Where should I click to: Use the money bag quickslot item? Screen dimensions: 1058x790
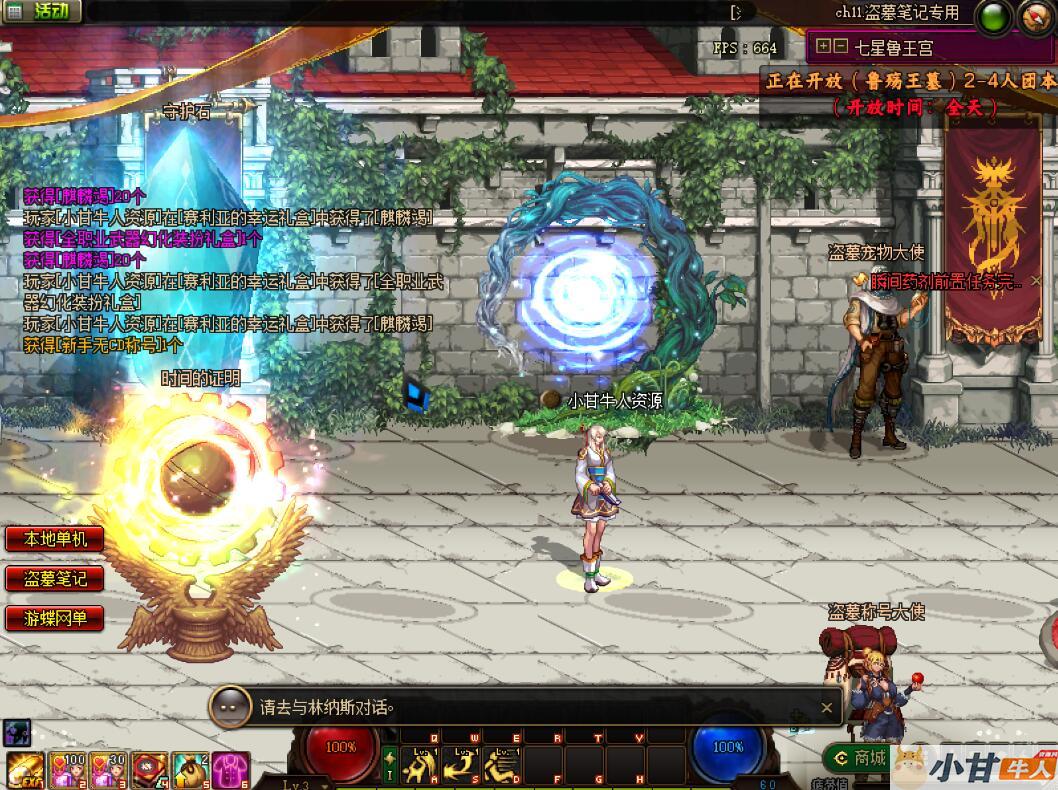point(190,770)
